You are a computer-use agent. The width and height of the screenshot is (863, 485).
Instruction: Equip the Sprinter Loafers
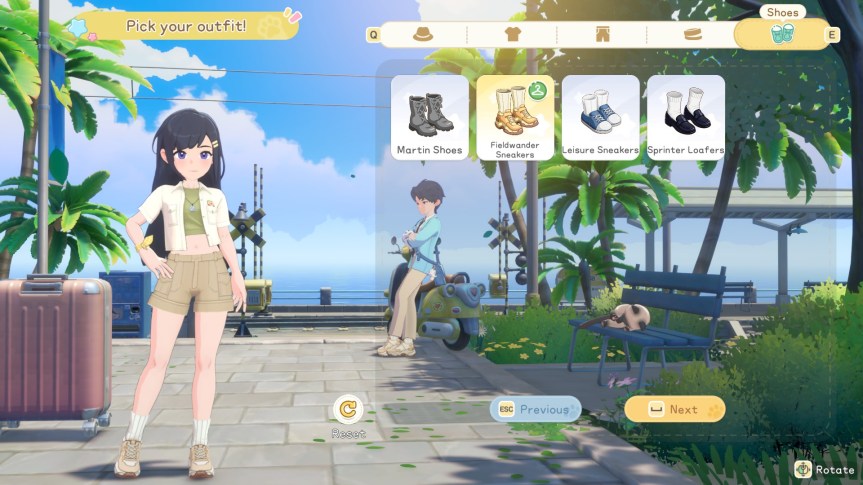(x=686, y=117)
